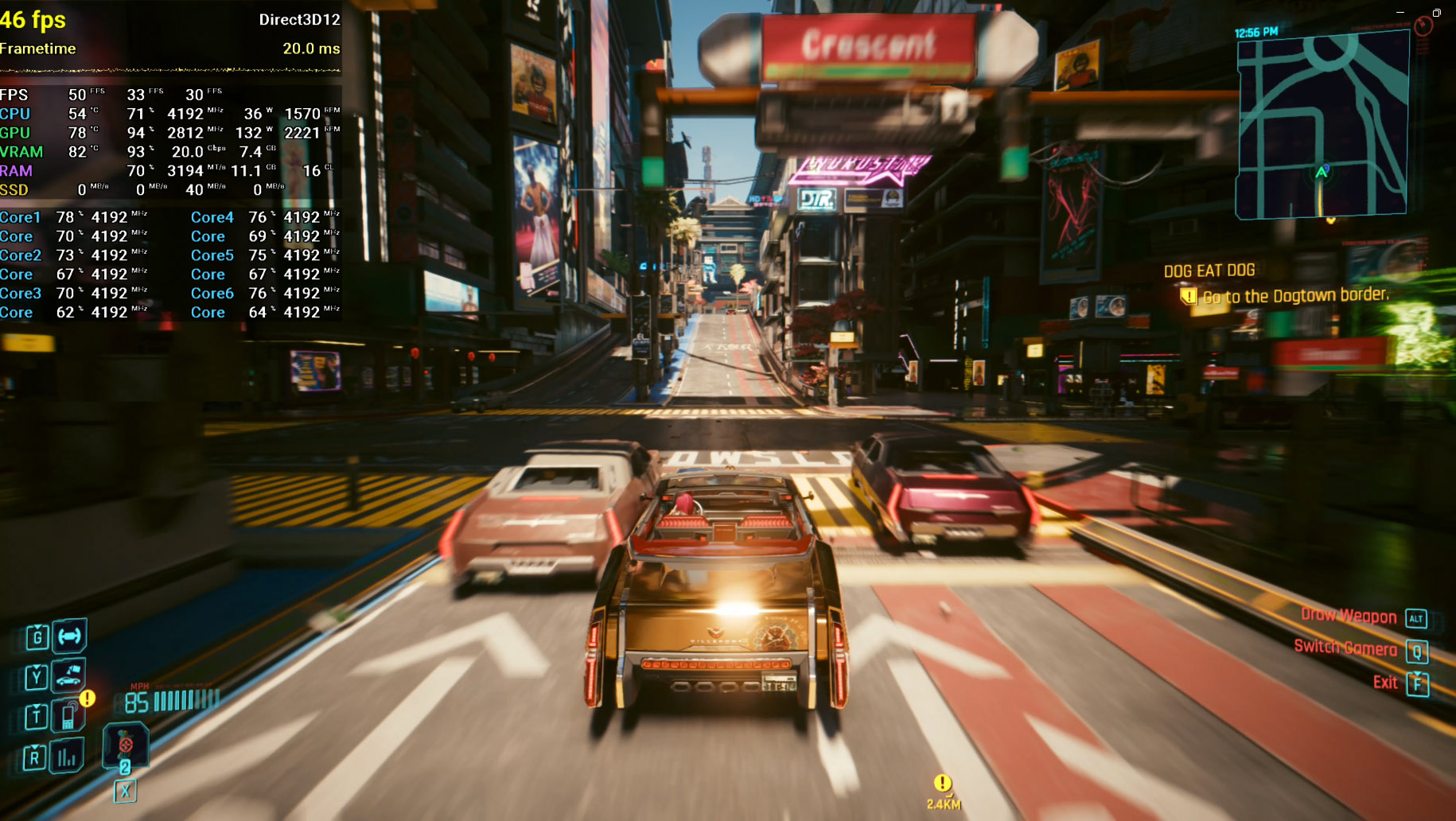Screen dimensions: 1456x821
Task: Open the radio equalizer bars icon
Action: click(68, 757)
